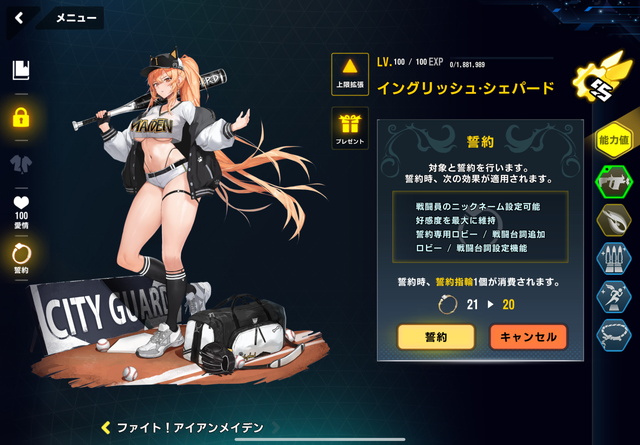Confirm the oath with yellow 誓約 button
This screenshot has width=640, height=445.
click(x=436, y=337)
